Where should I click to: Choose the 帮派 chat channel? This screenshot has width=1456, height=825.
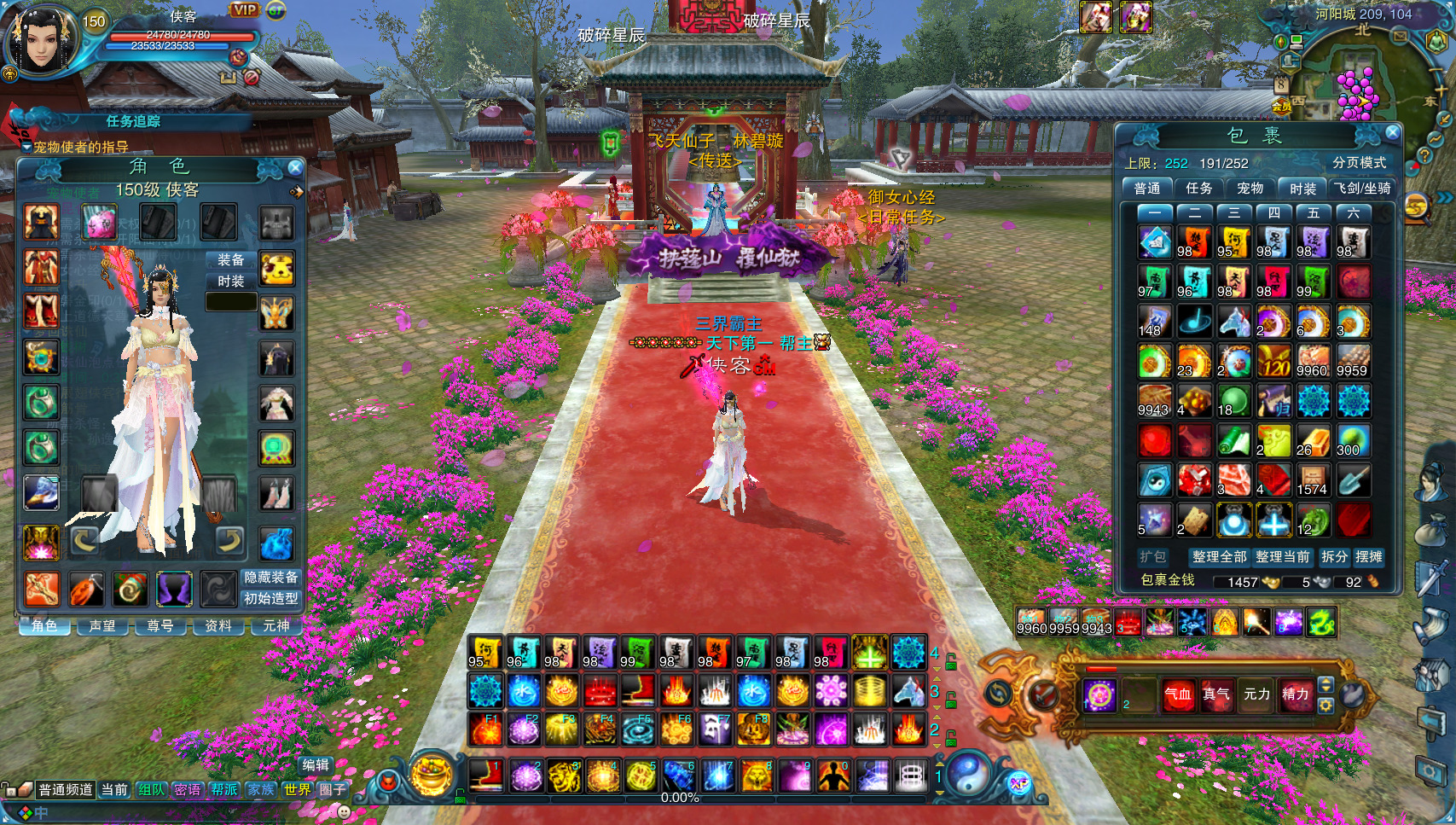(224, 790)
